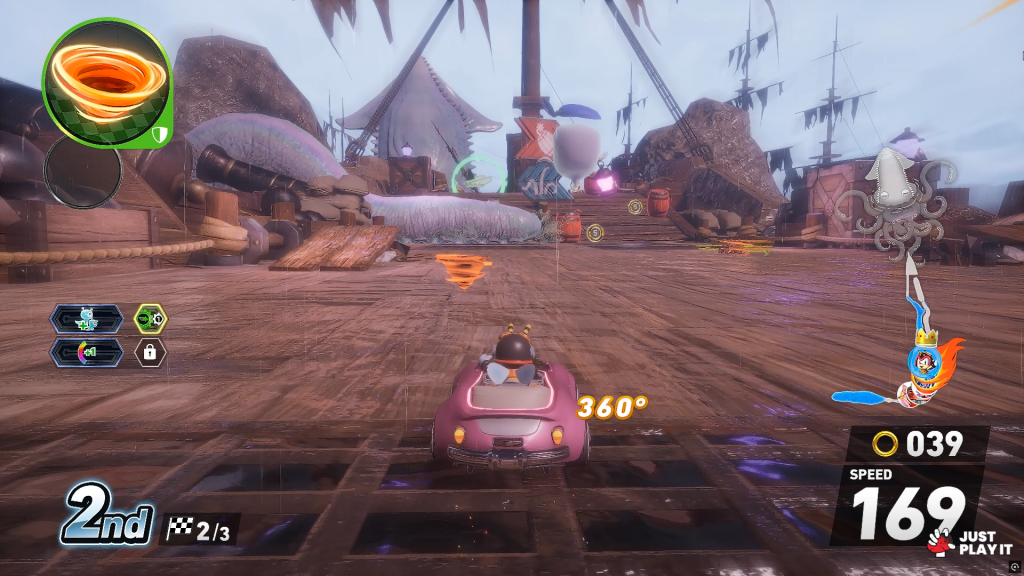
Task: Click the green gear arrow gadget
Action: click(x=151, y=319)
